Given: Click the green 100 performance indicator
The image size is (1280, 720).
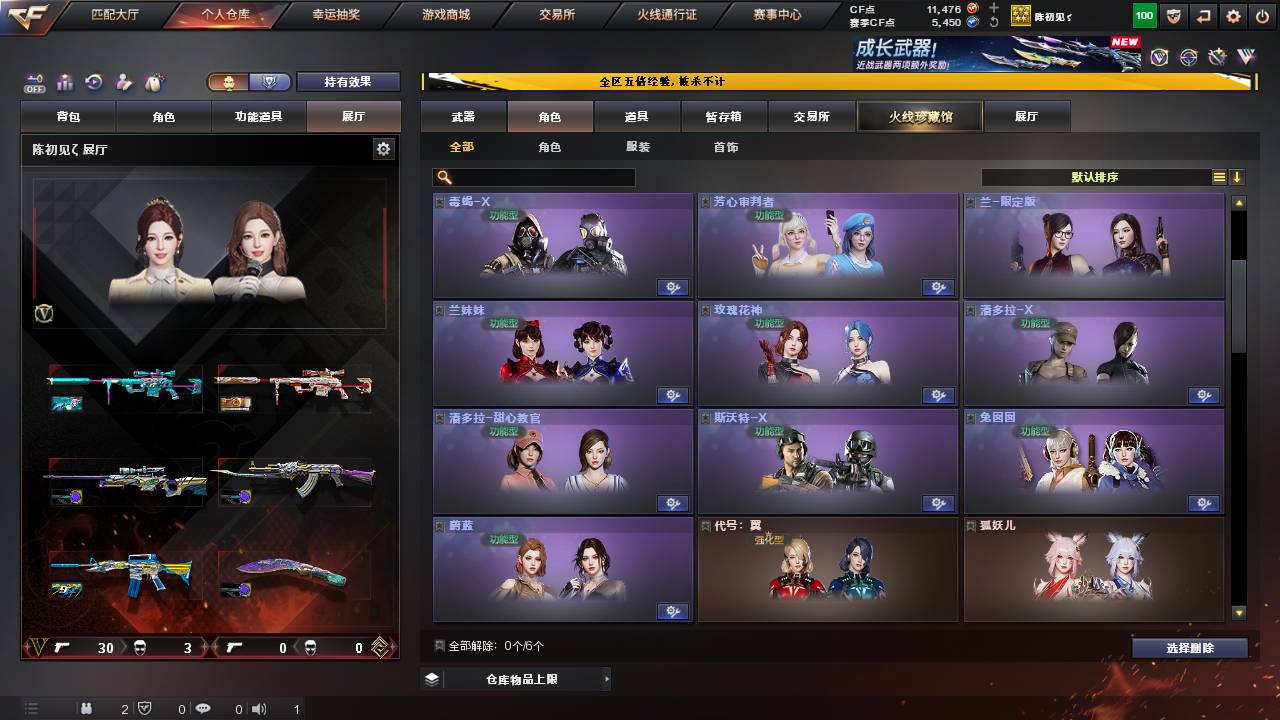Looking at the screenshot, I should [x=1143, y=15].
